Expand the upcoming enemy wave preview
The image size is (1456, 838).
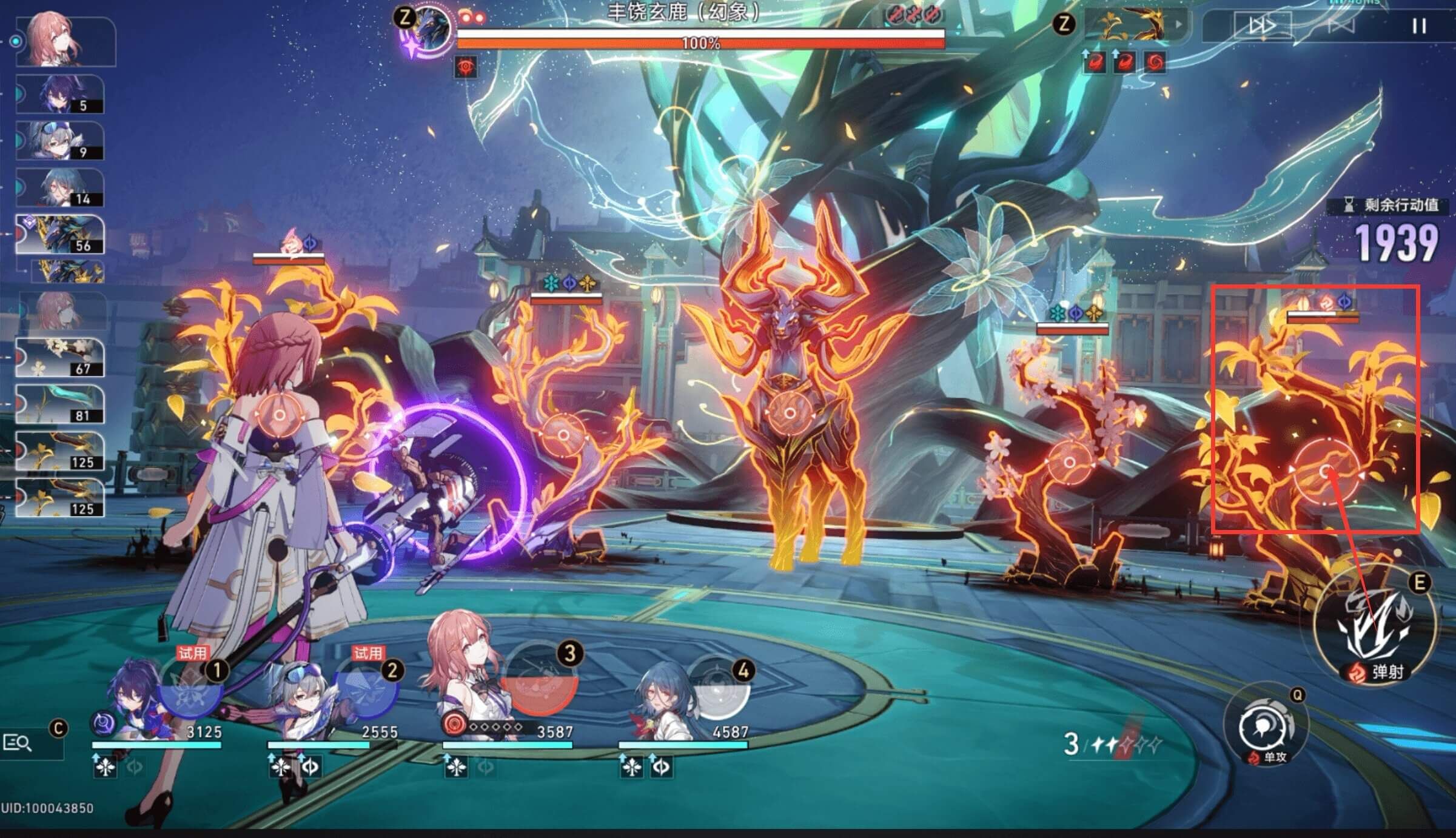pos(1178,25)
